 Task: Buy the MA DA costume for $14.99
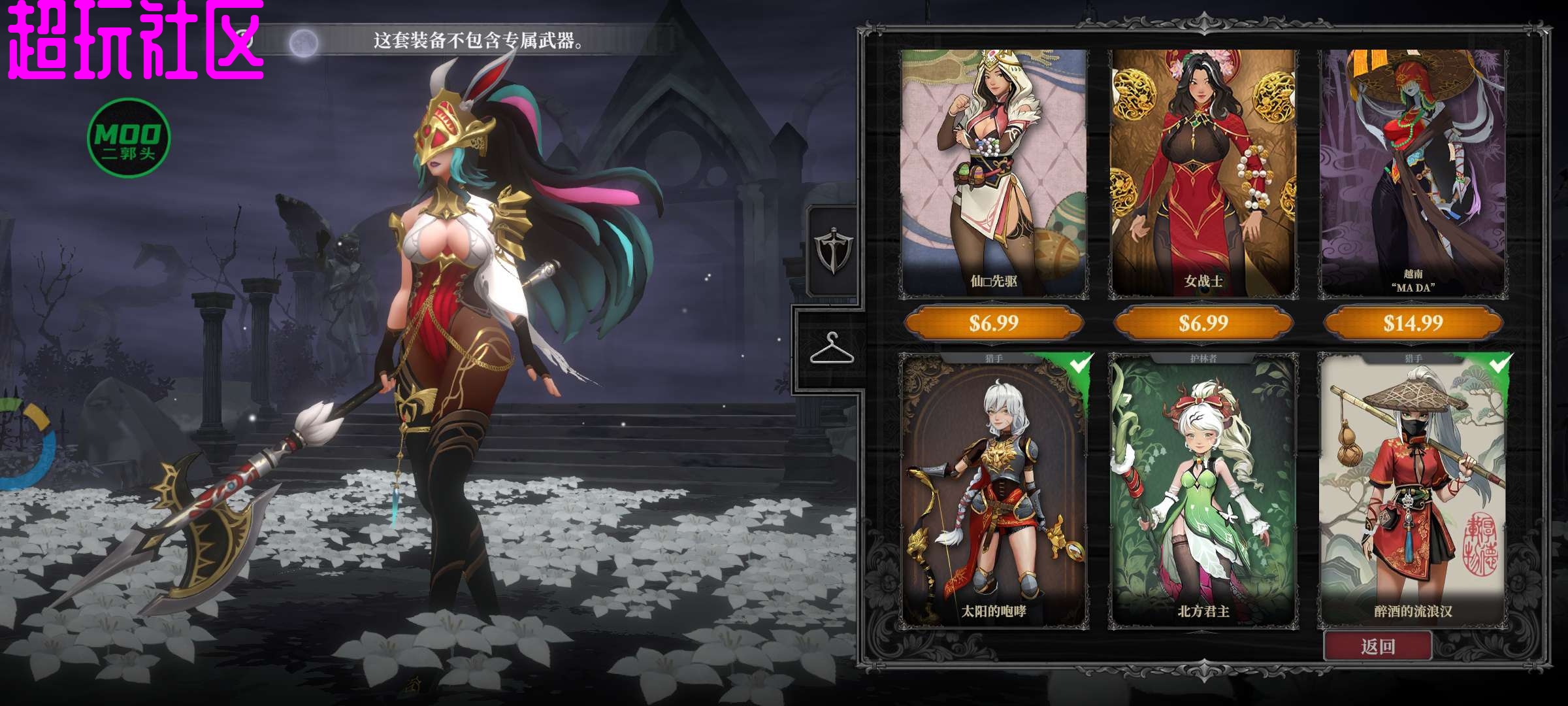tap(1413, 323)
